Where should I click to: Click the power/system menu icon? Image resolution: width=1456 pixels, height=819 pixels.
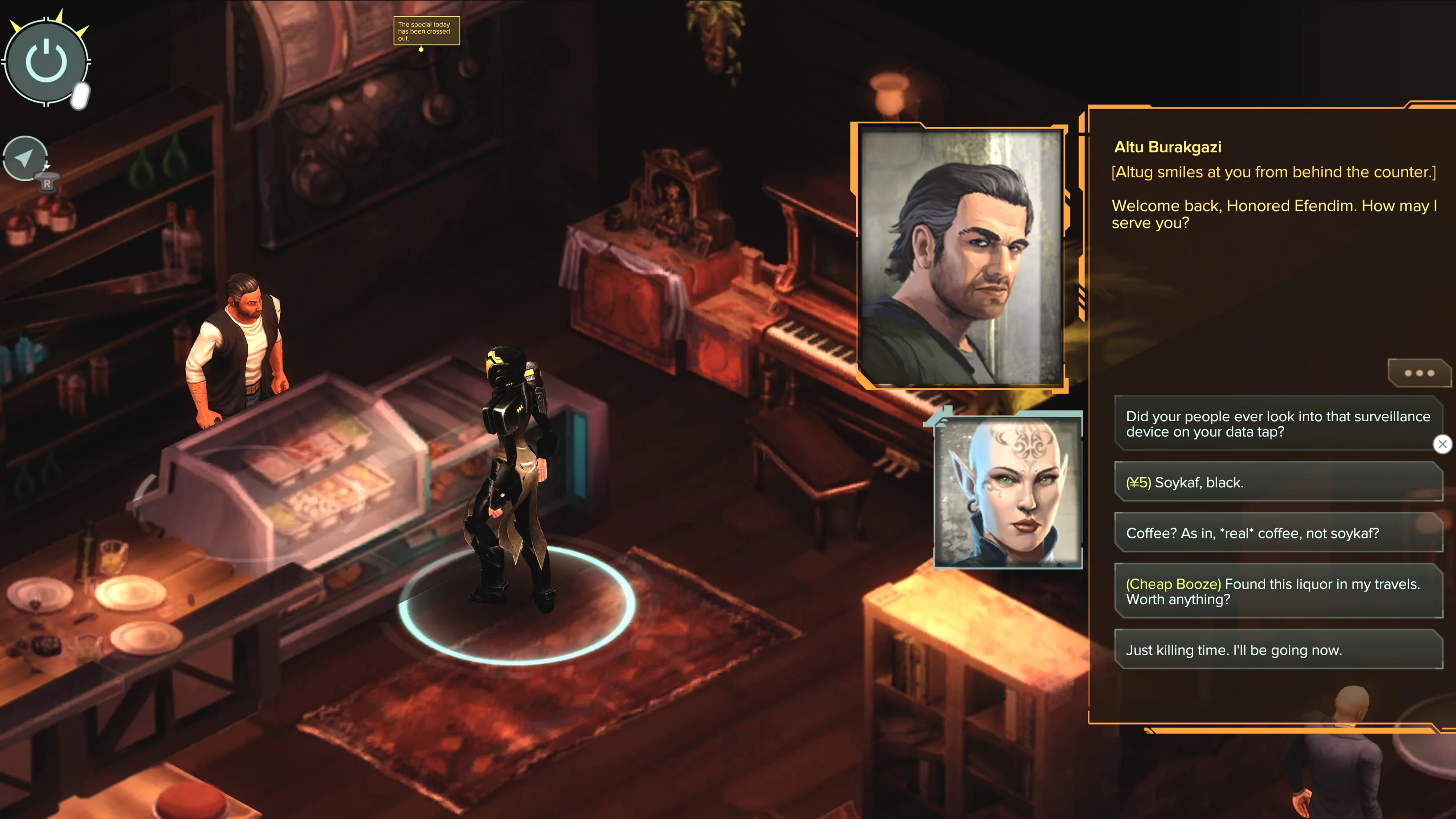pyautogui.click(x=45, y=61)
